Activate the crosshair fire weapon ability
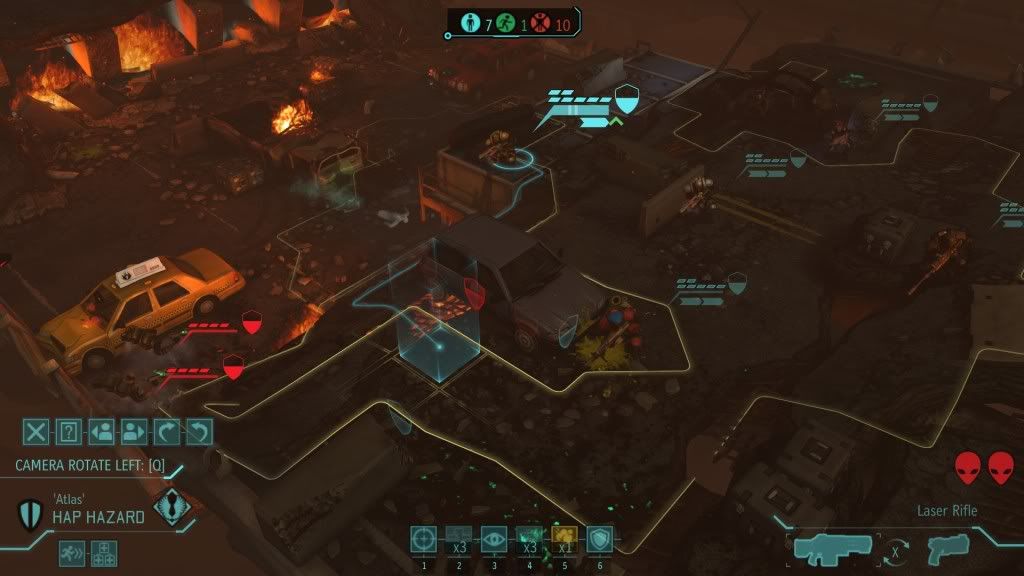The height and width of the screenshot is (576, 1024). pyautogui.click(x=424, y=539)
